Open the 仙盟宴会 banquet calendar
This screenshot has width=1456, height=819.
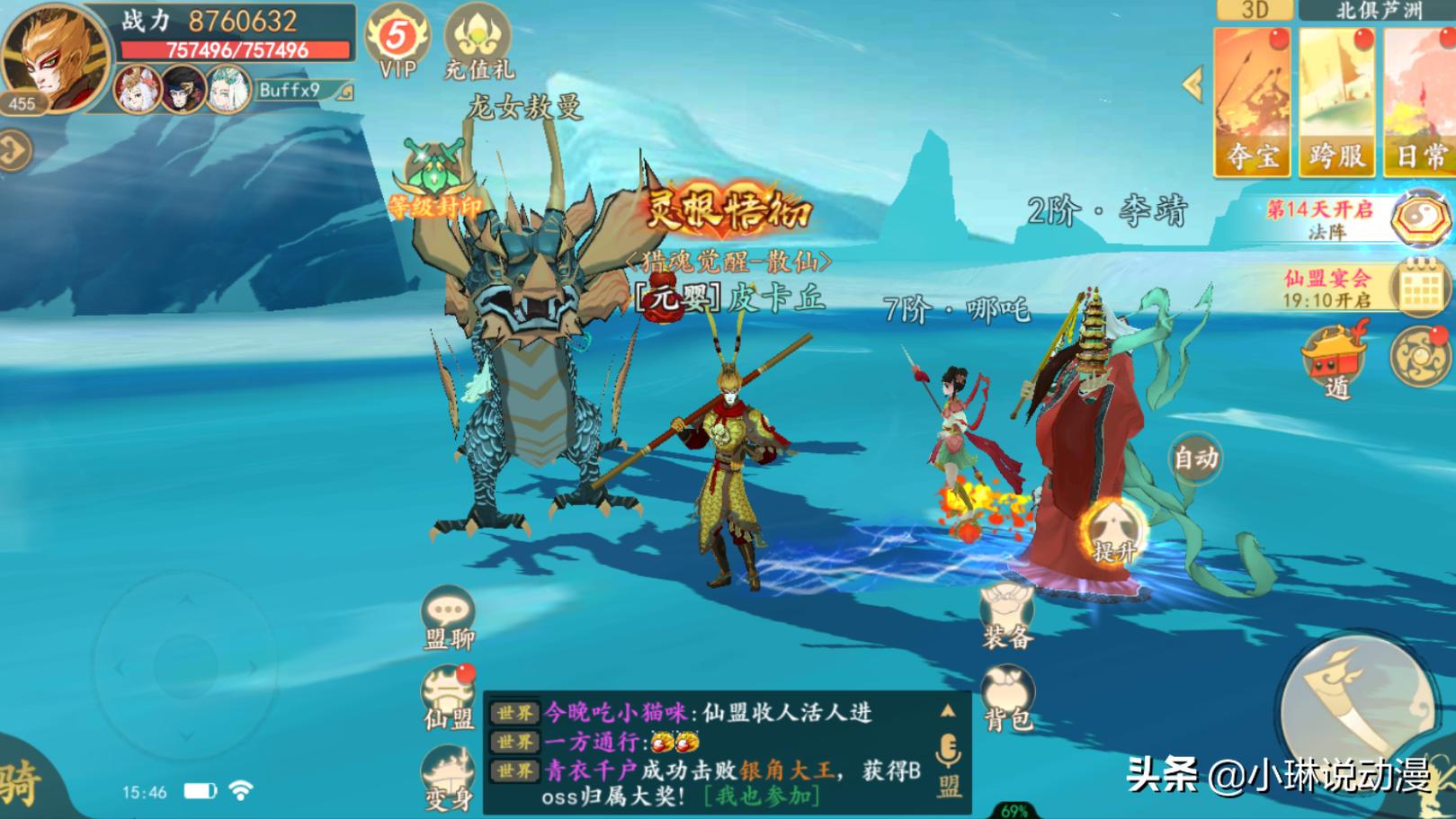pyautogui.click(x=1421, y=287)
